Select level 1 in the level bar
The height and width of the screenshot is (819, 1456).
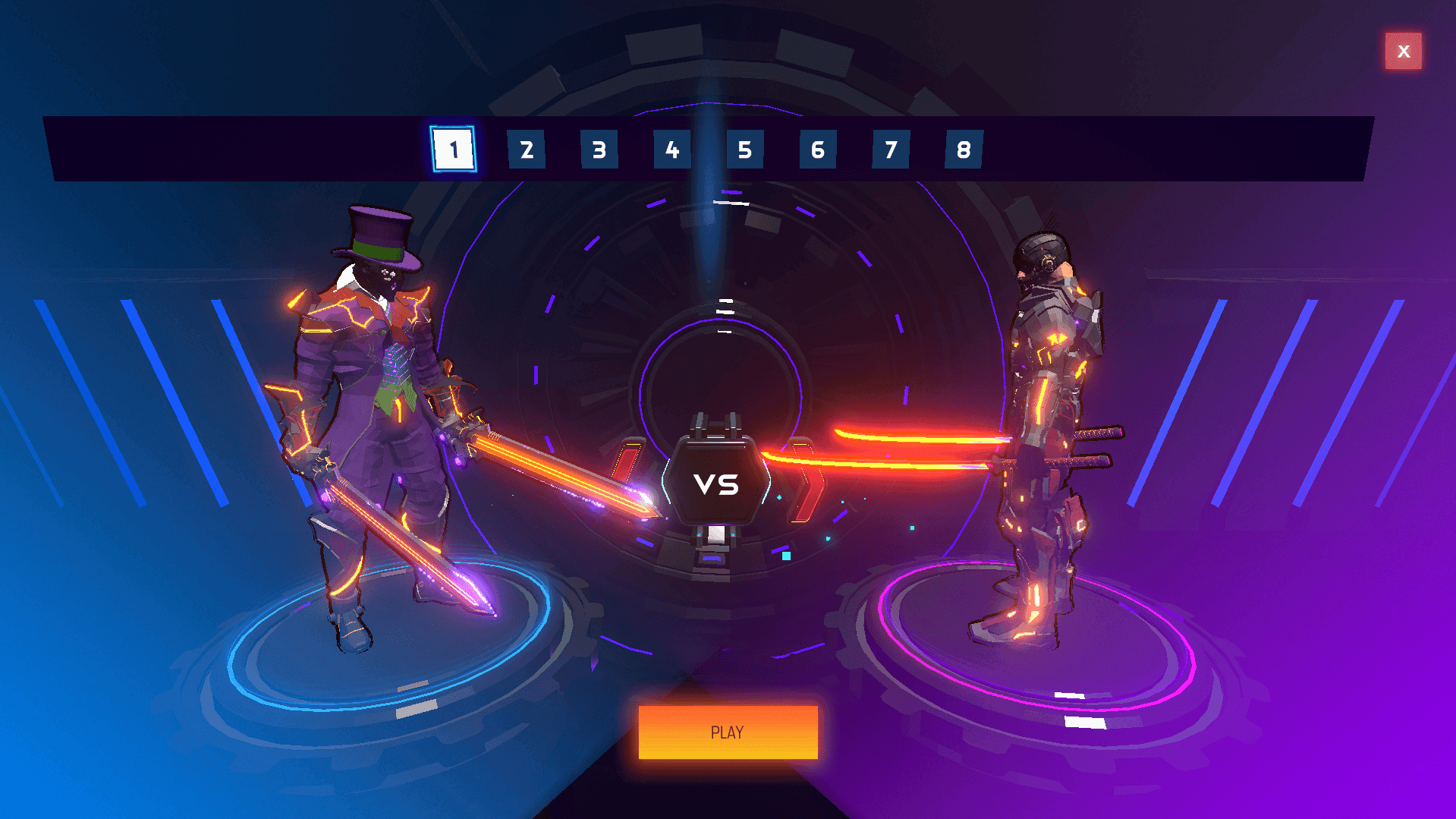click(453, 150)
